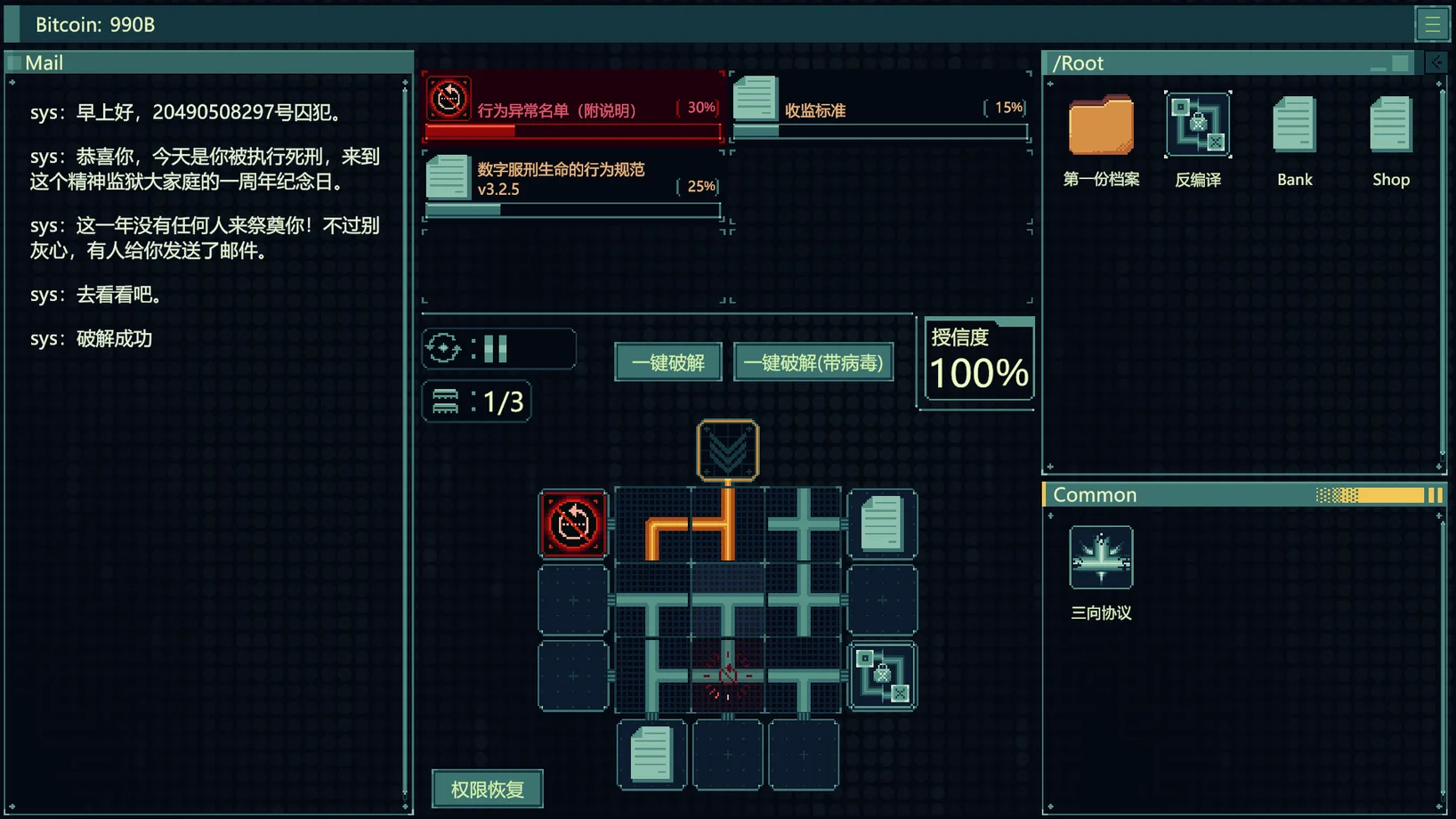This screenshot has height=819, width=1456.
Task: Open the 第一份档案 folder
Action: [x=1101, y=127]
